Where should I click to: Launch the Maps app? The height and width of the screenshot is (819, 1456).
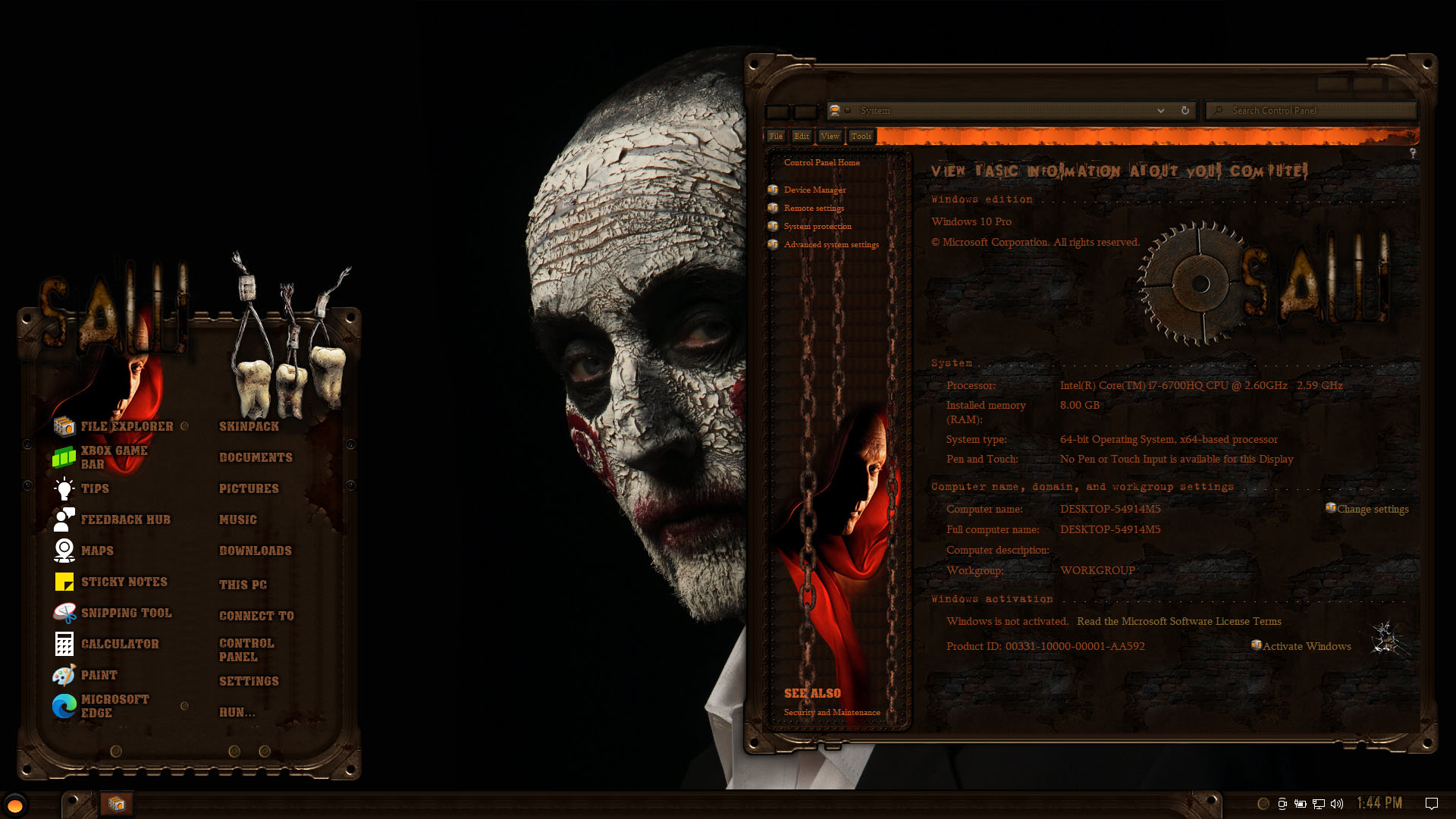tap(97, 551)
